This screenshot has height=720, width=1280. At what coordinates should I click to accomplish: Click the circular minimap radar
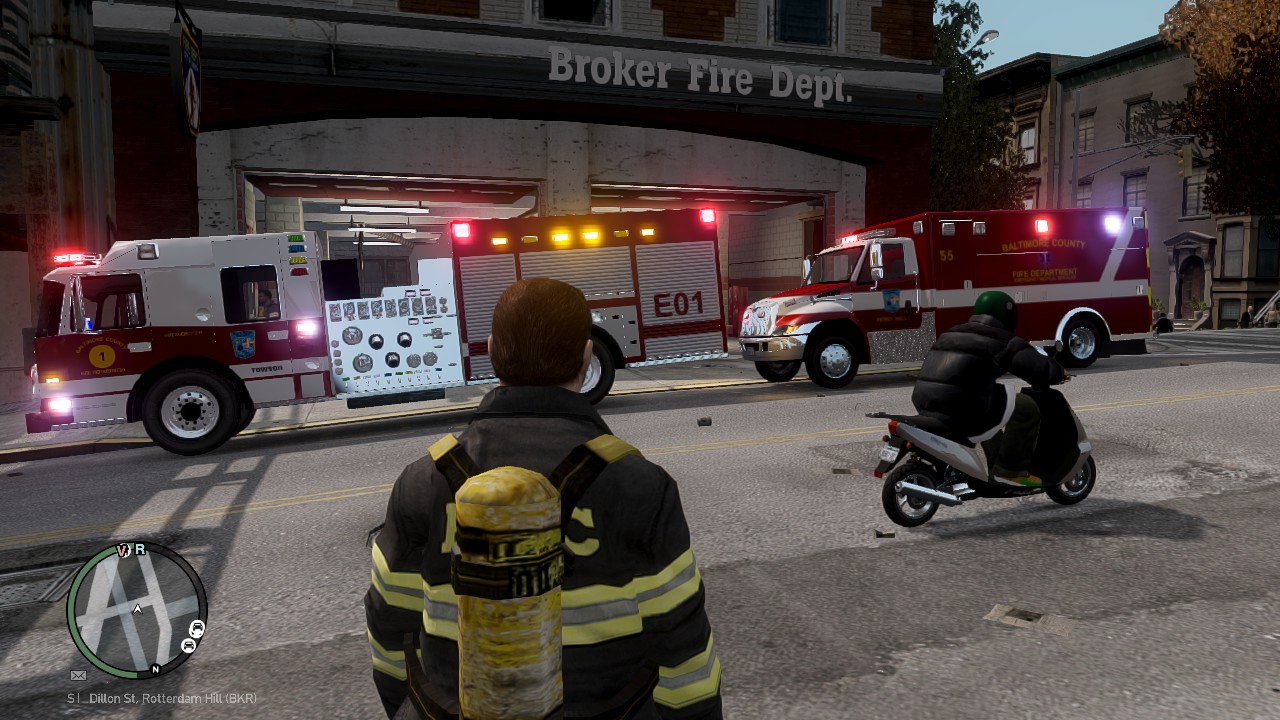coord(137,610)
